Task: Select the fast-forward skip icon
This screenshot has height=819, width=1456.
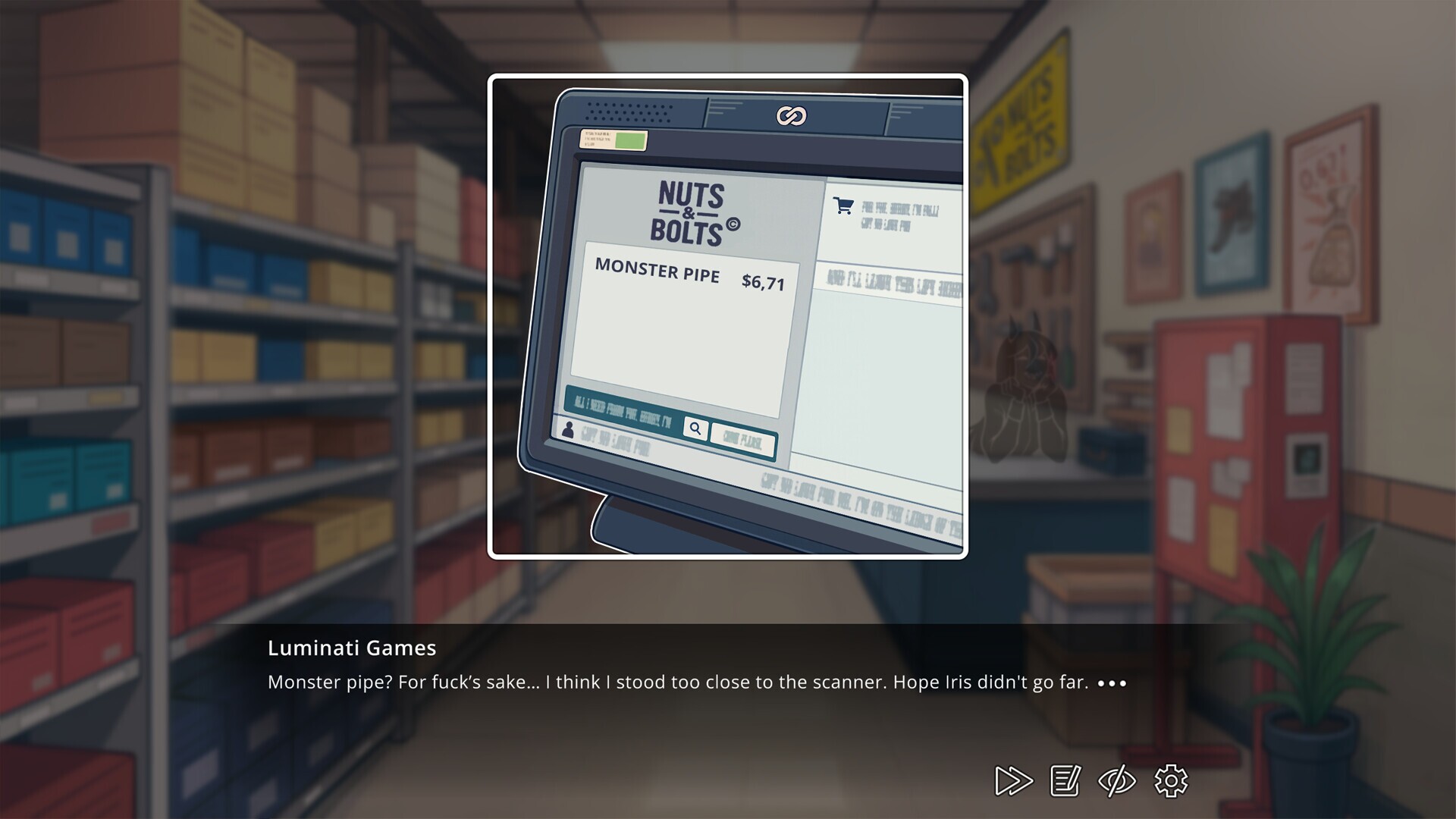Action: (x=1012, y=780)
